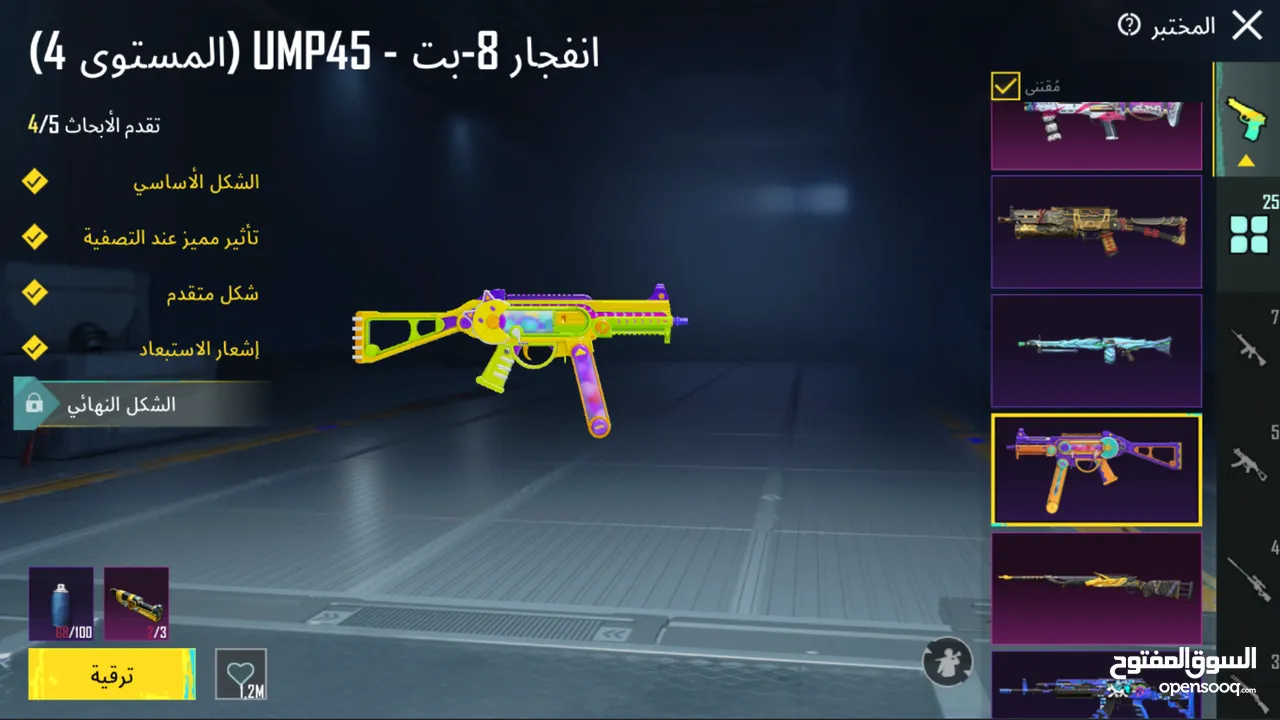
Task: Click the checkmark beside تأثير مميز عند التصفية
Action: point(35,237)
